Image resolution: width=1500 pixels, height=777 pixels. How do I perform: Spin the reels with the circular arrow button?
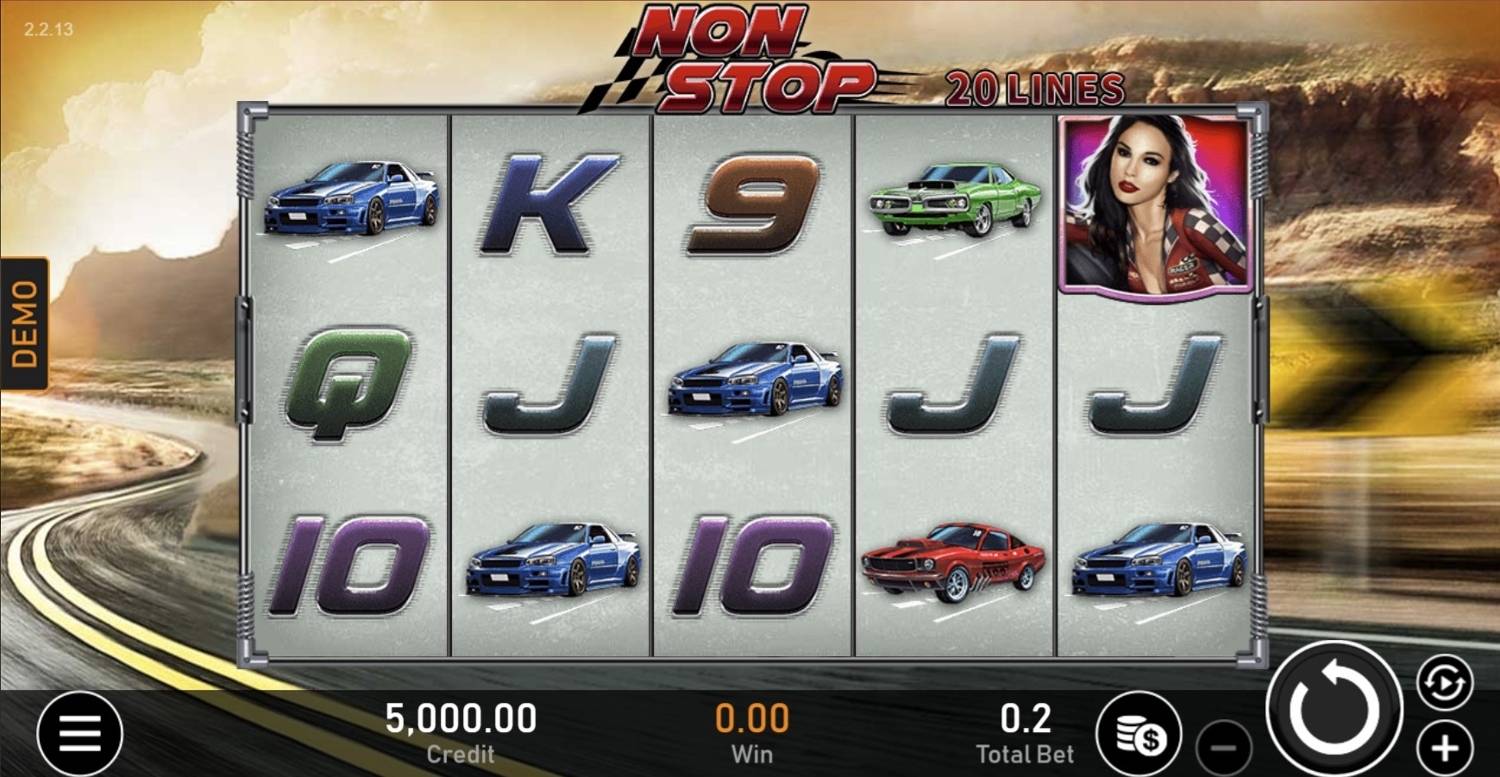tap(1334, 708)
